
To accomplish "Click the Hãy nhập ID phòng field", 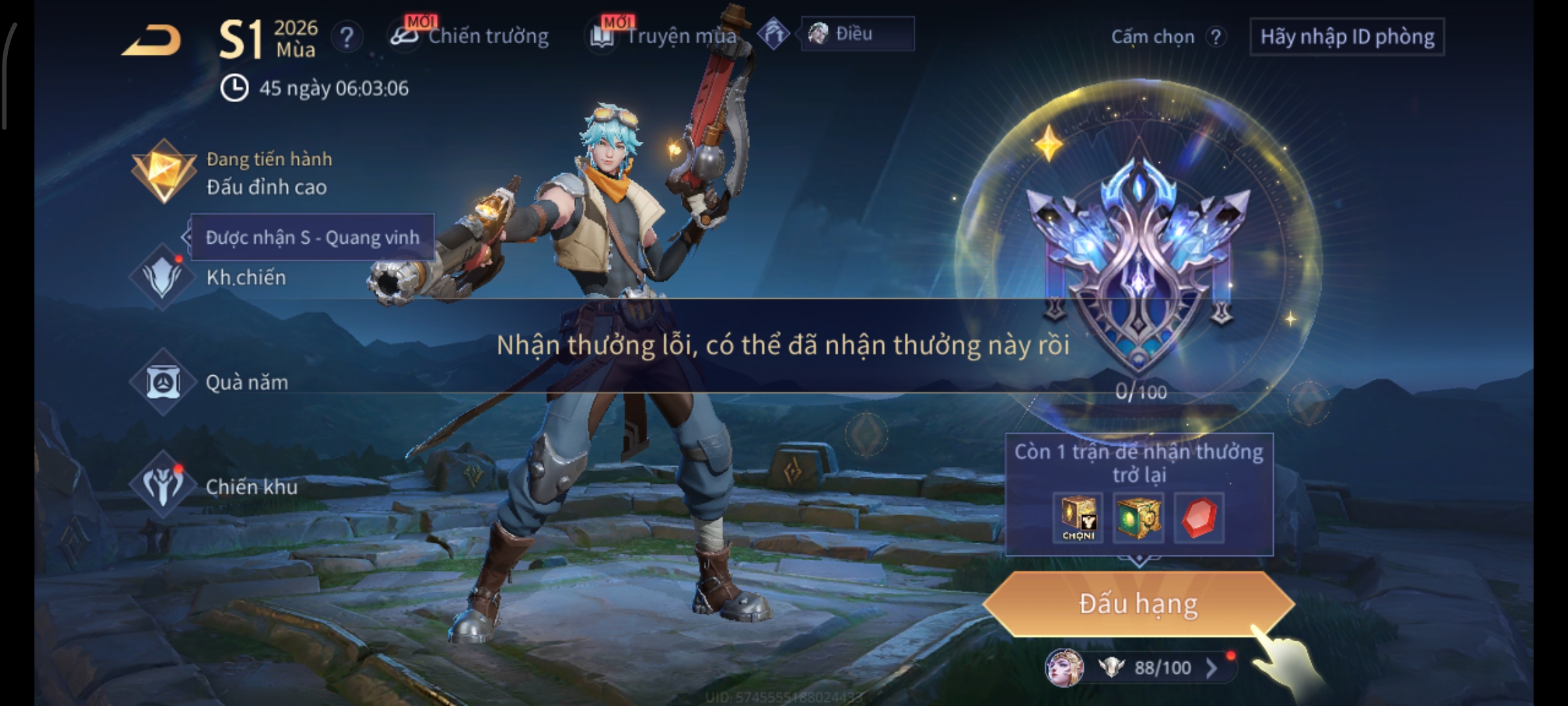I will point(1347,37).
